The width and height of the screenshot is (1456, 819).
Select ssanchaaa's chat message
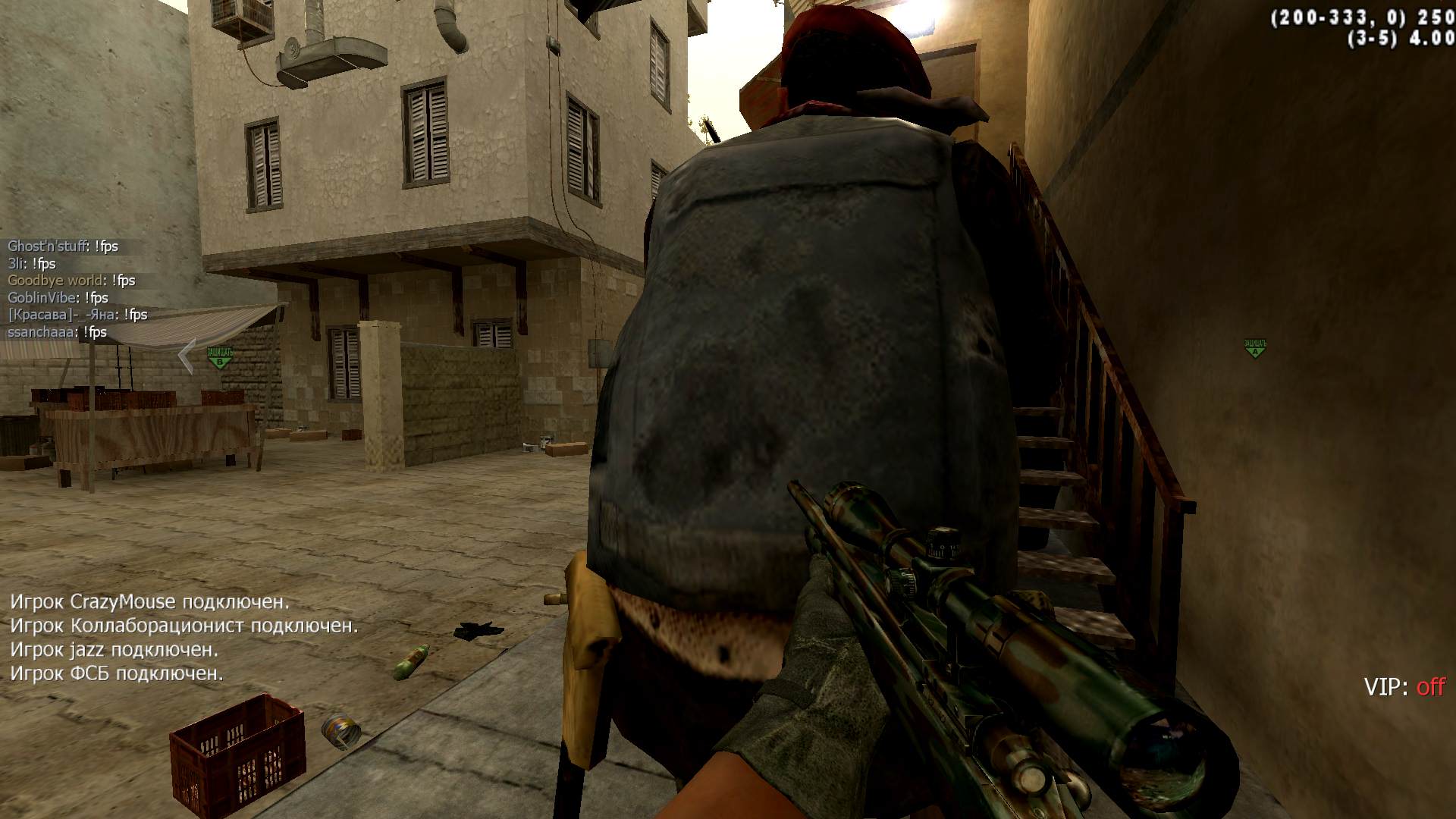[x=57, y=332]
